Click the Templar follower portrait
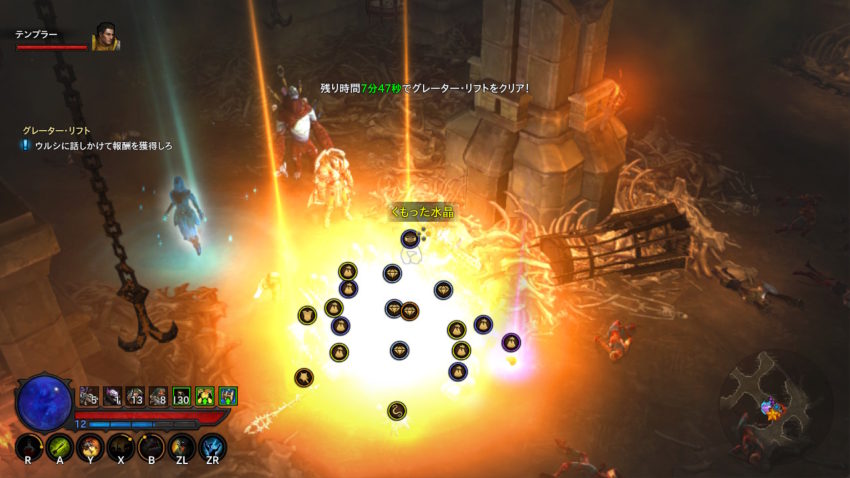 coord(106,37)
